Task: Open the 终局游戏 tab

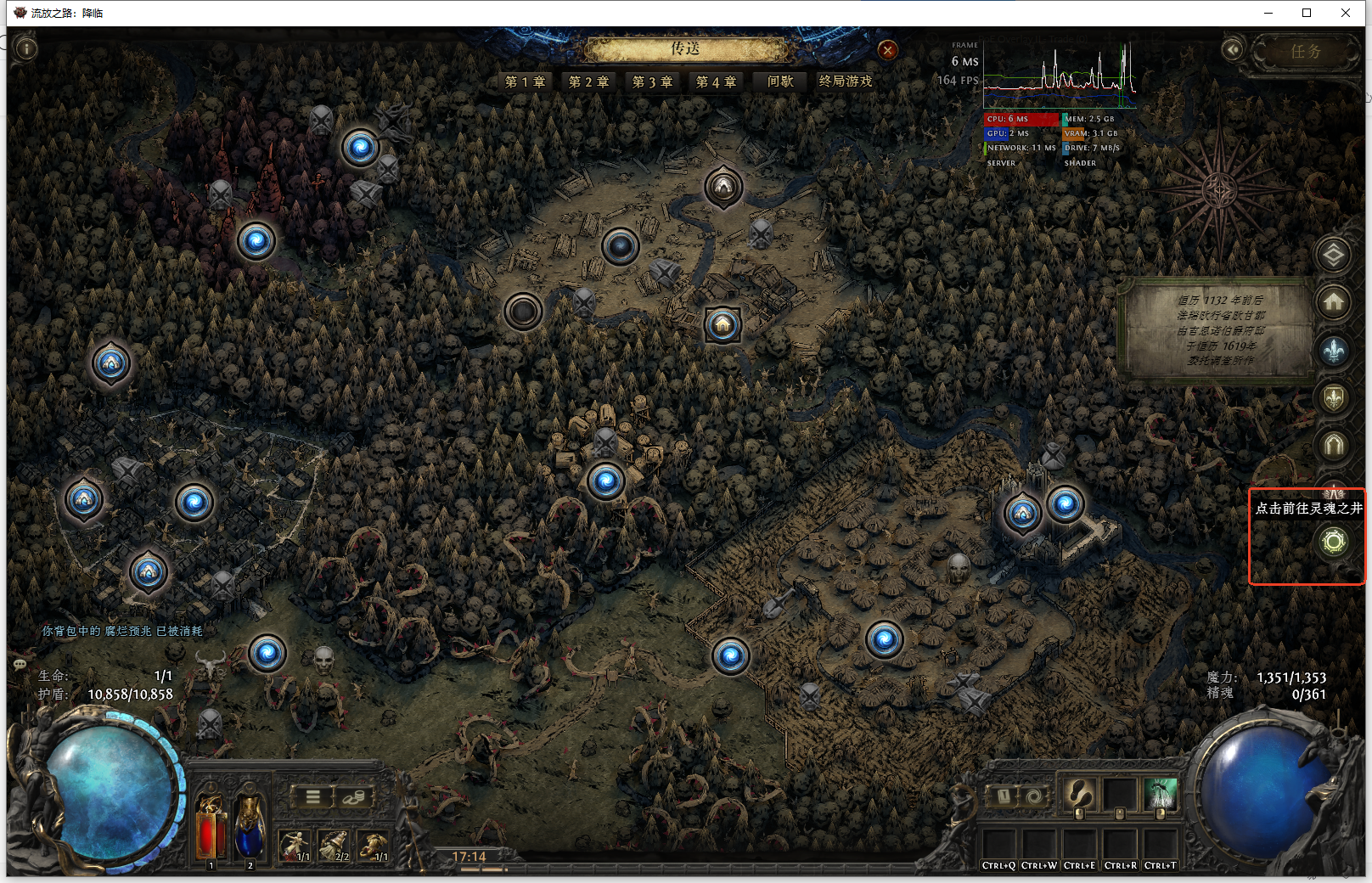Action: pyautogui.click(x=846, y=82)
